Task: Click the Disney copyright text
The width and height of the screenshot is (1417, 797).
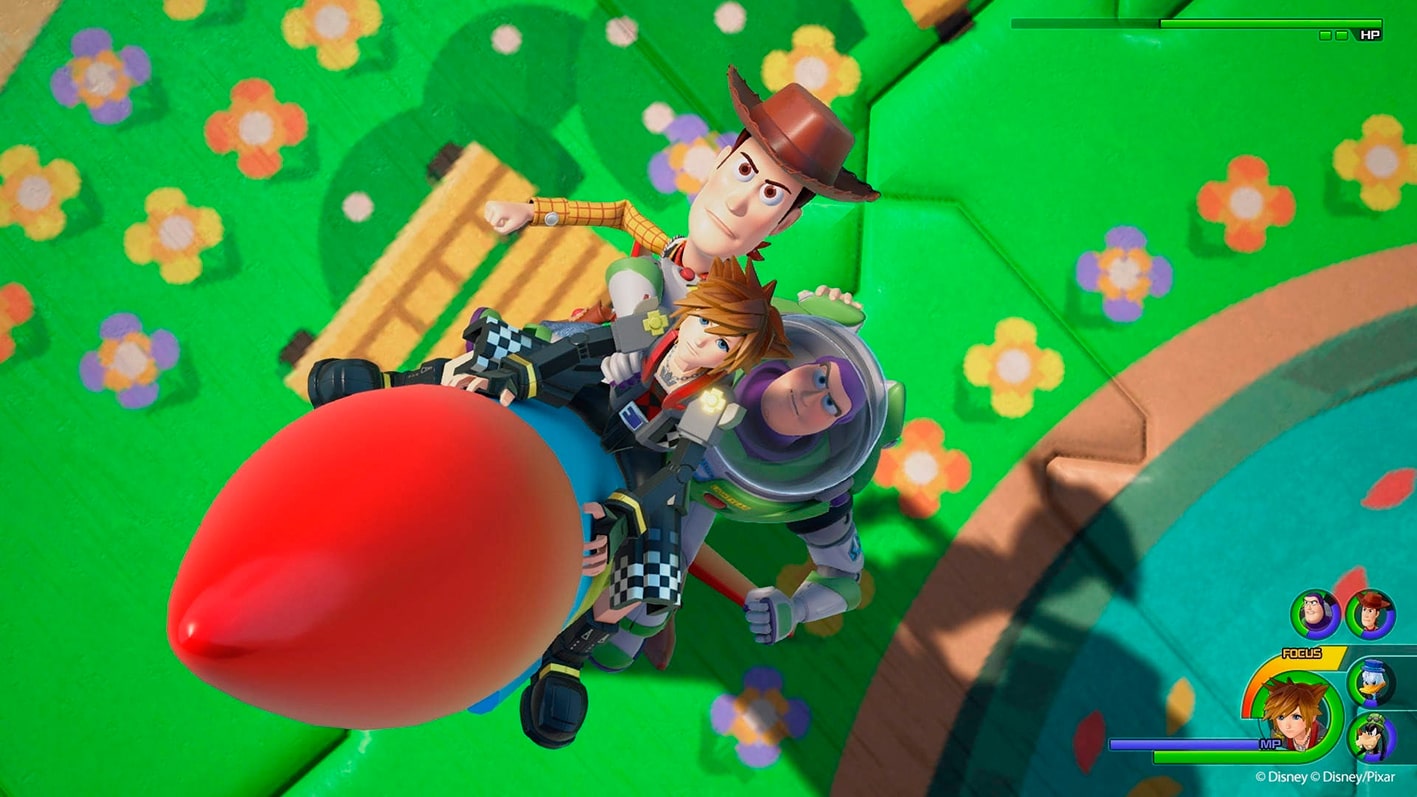Action: pos(1280,776)
